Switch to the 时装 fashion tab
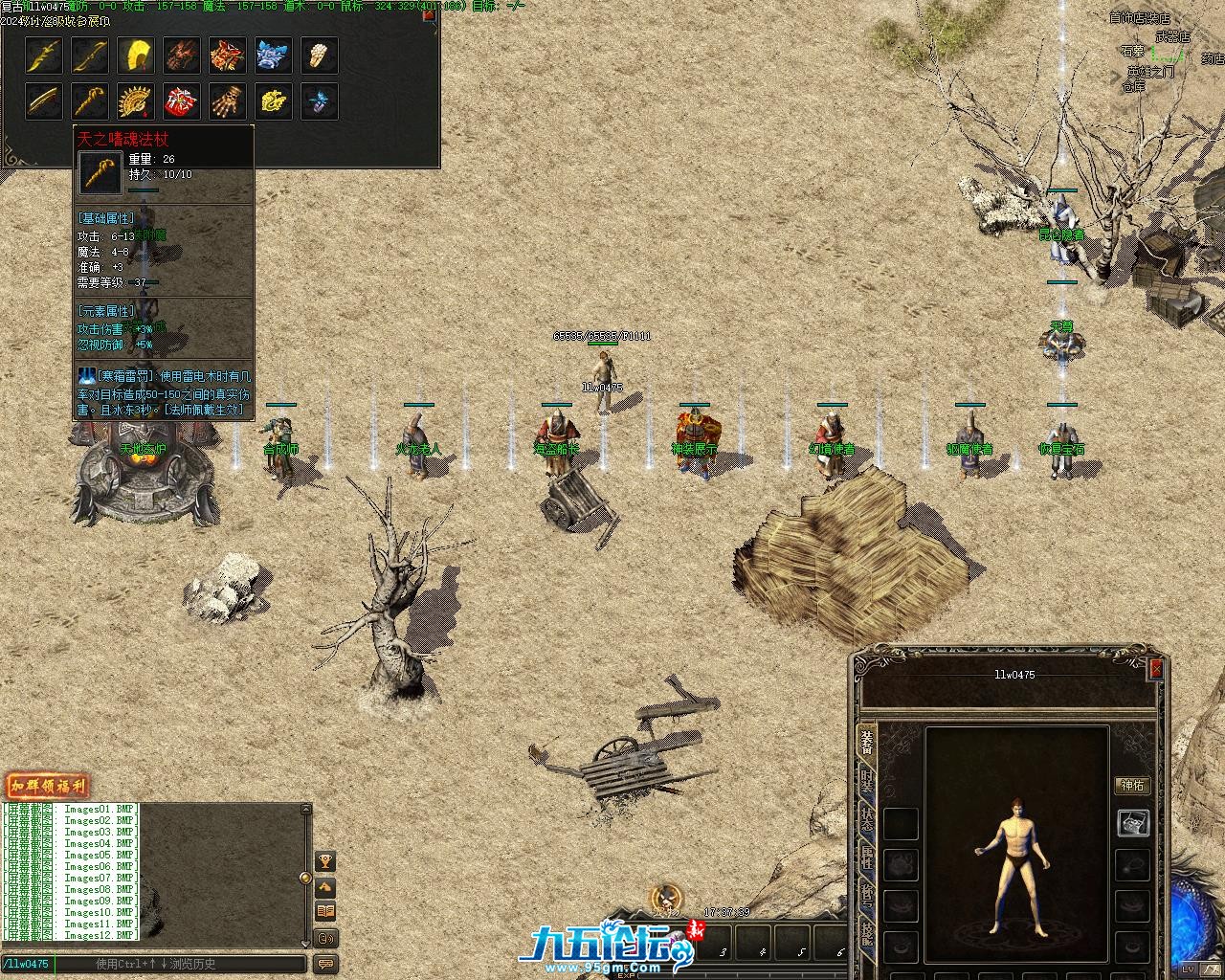1225x980 pixels. point(866,783)
